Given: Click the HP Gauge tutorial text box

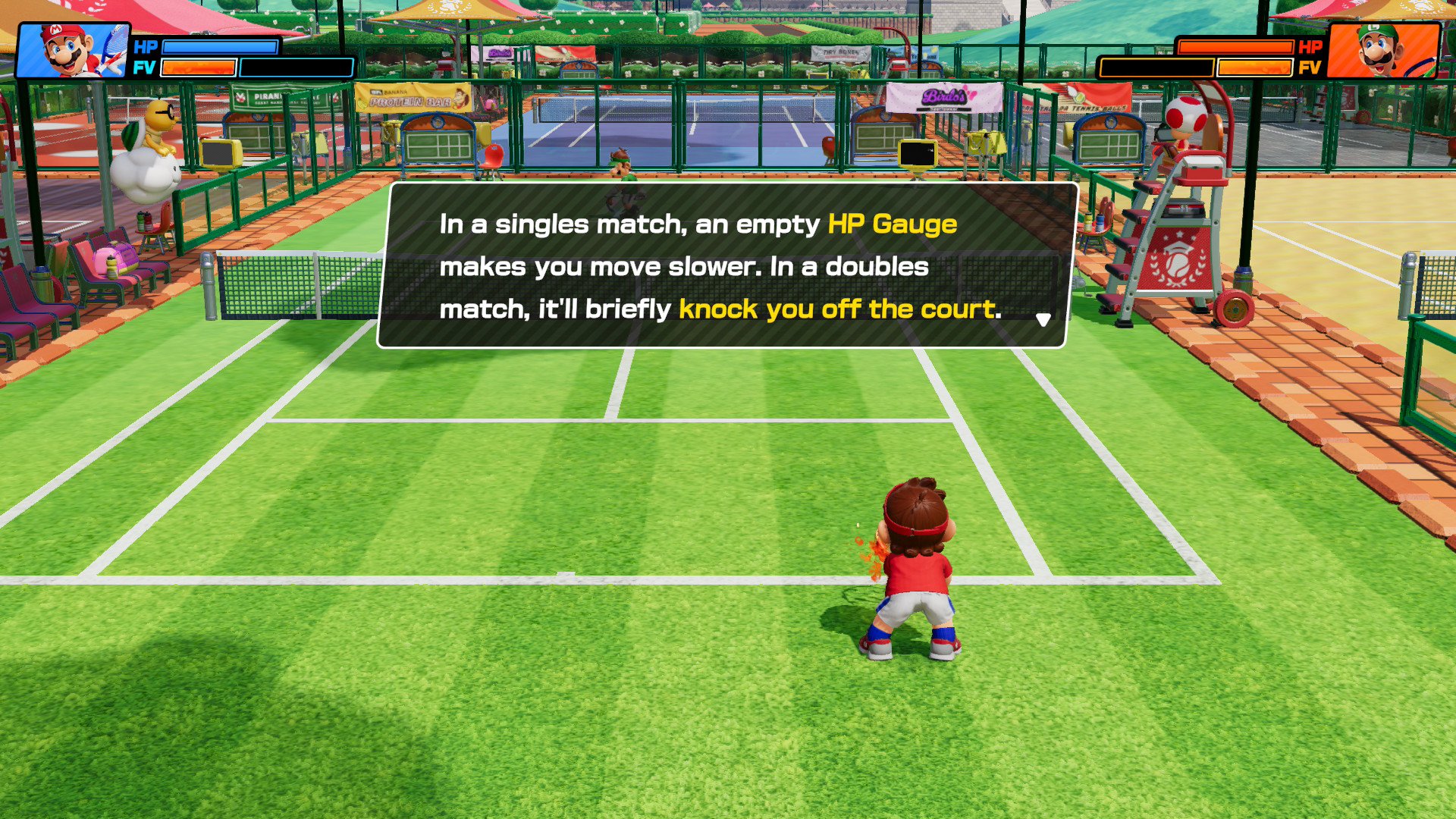Looking at the screenshot, I should (x=726, y=265).
